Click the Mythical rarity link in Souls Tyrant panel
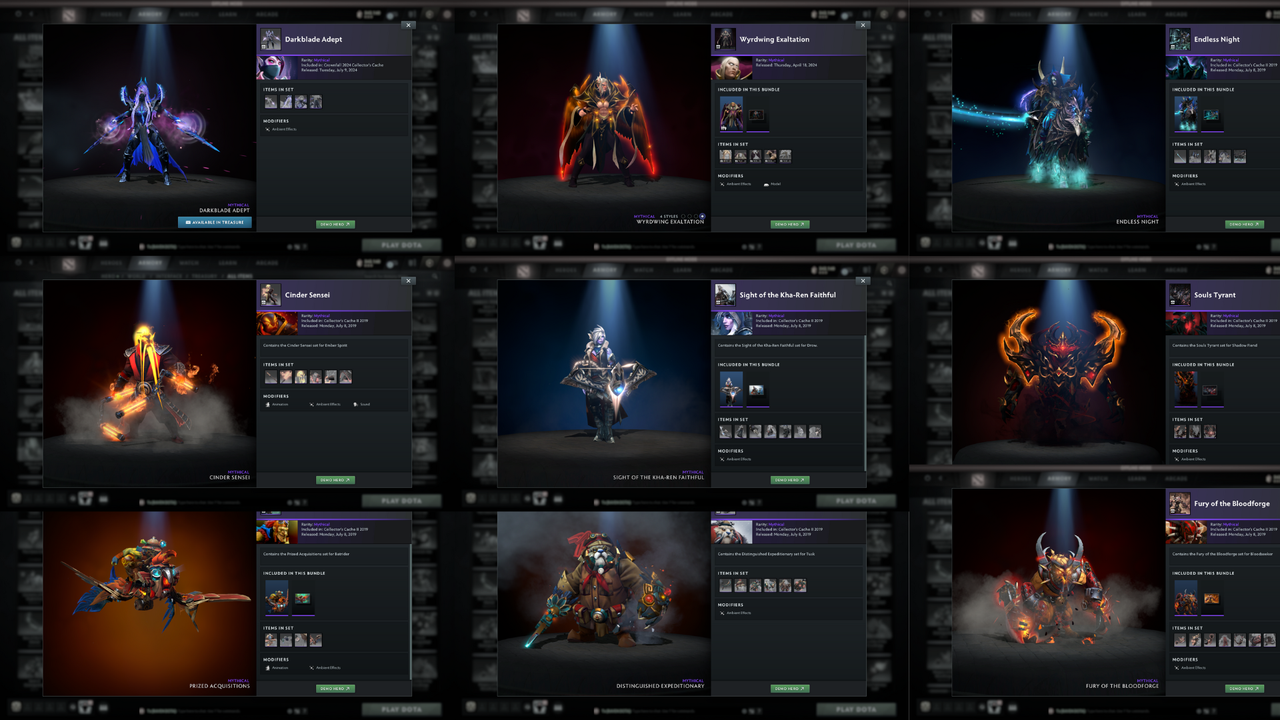Screen dimensions: 1280x720 1231,316
